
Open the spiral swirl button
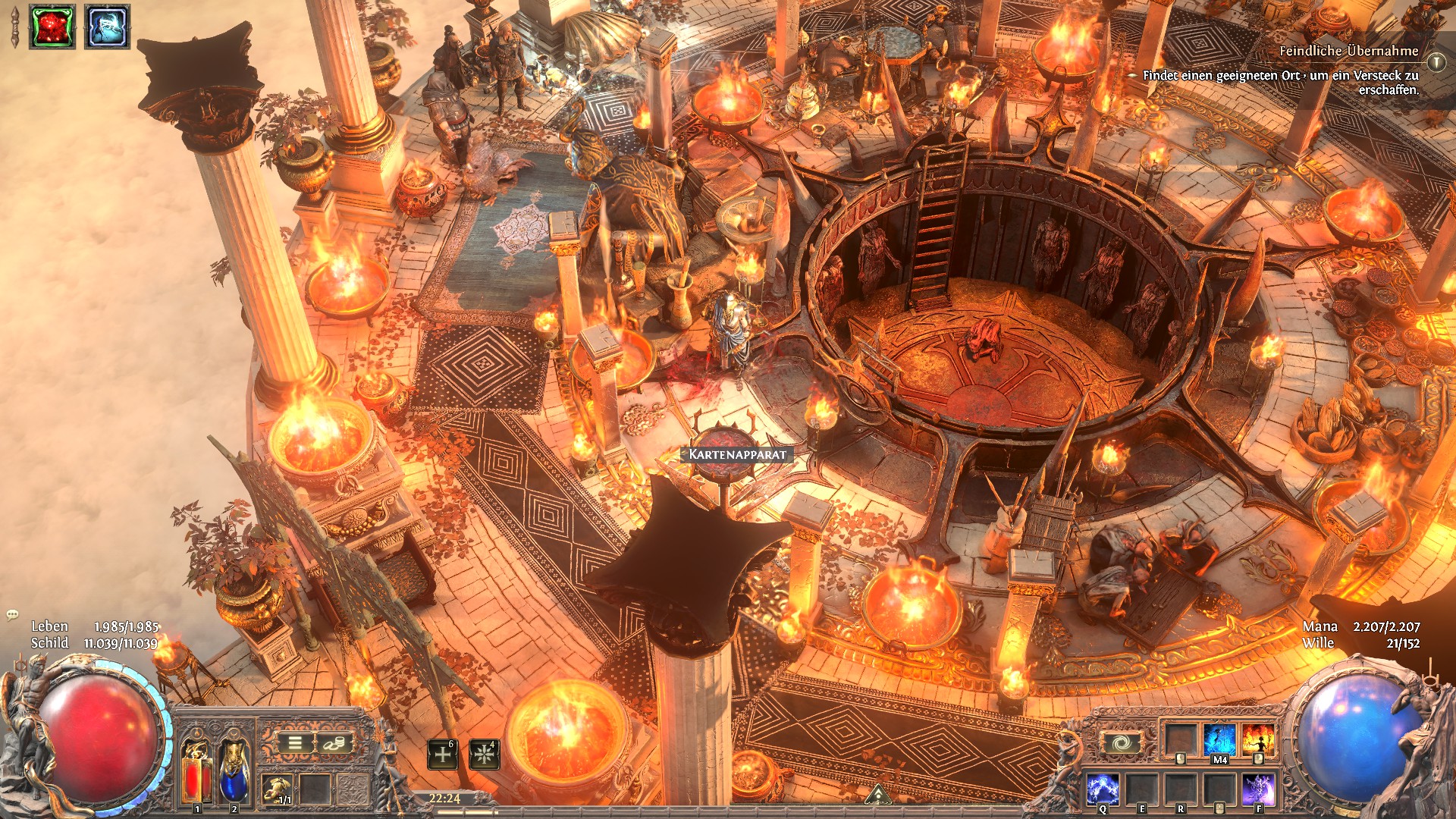coord(1121,742)
